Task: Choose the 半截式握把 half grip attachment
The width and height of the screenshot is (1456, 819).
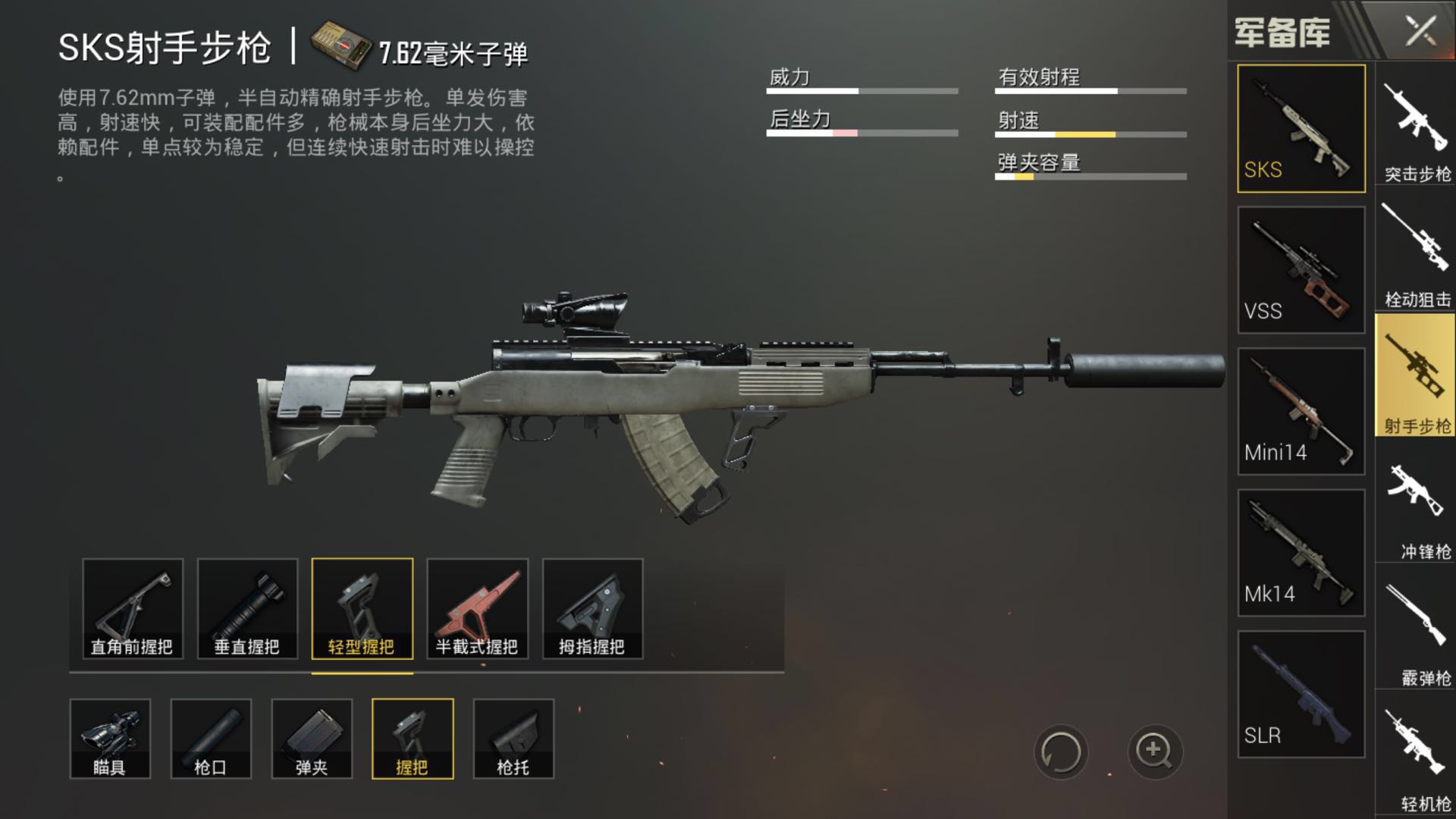Action: pyautogui.click(x=477, y=609)
